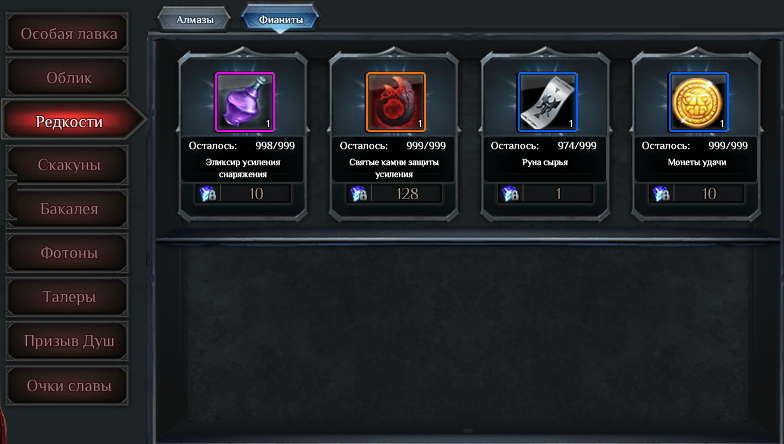Select the Облик category
Screen dimensions: 784x444
tap(69, 78)
